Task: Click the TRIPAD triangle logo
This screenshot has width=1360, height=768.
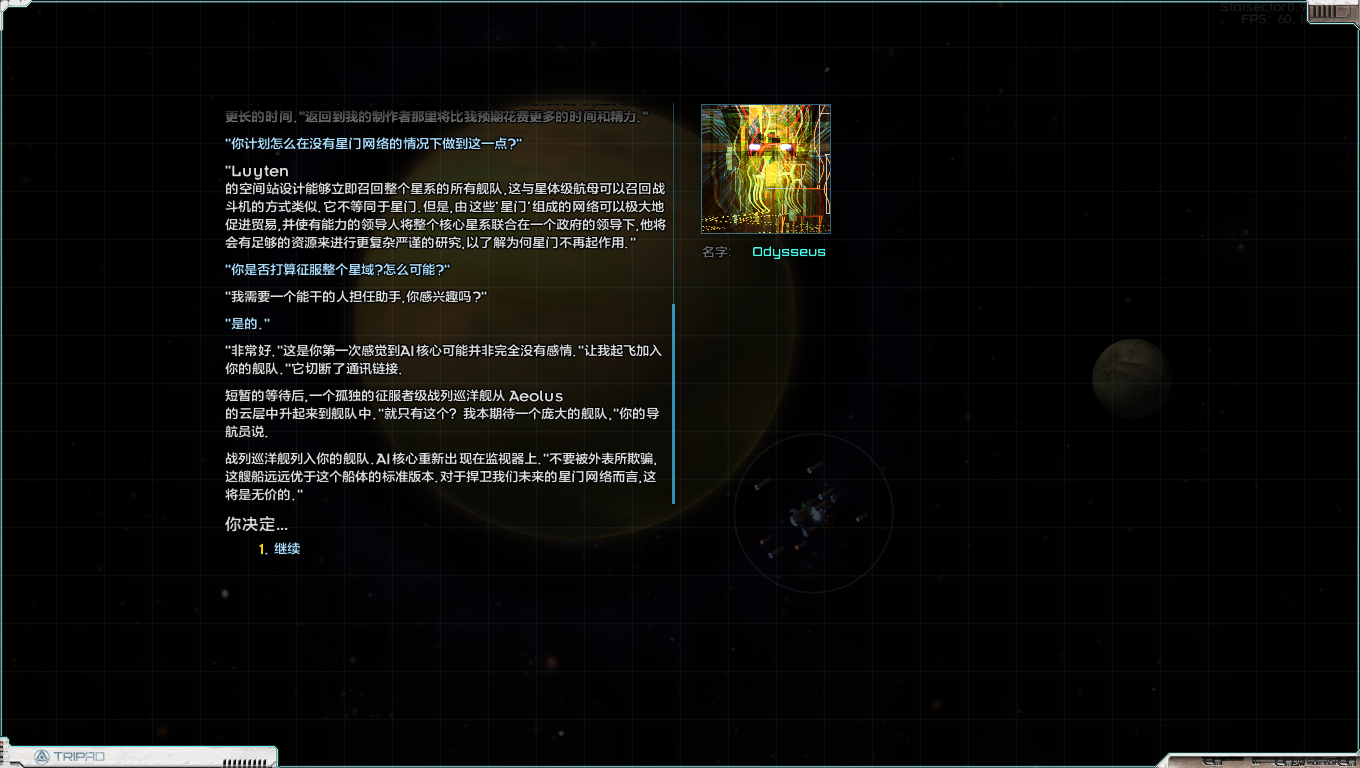Action: click(42, 757)
